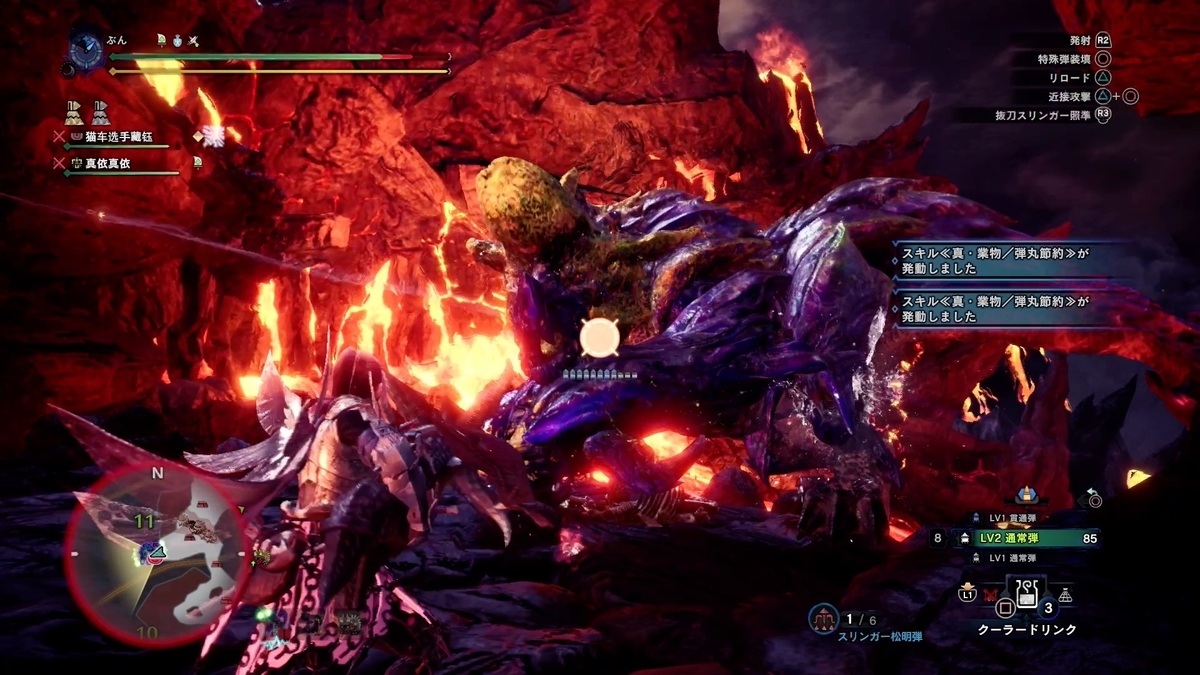
Task: Select the net item beside the cooler drink
Action: (1066, 595)
